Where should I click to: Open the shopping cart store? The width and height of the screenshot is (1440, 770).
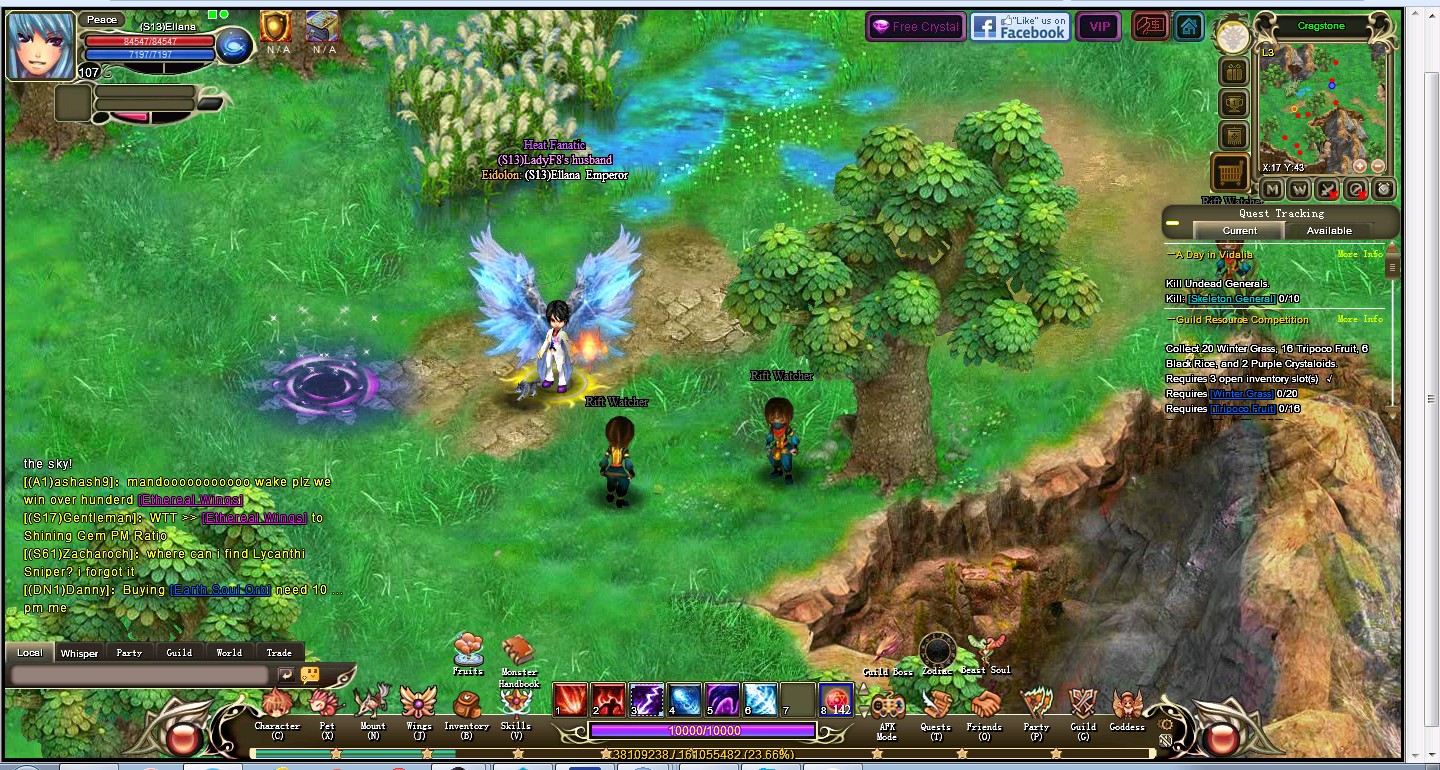(x=1230, y=173)
